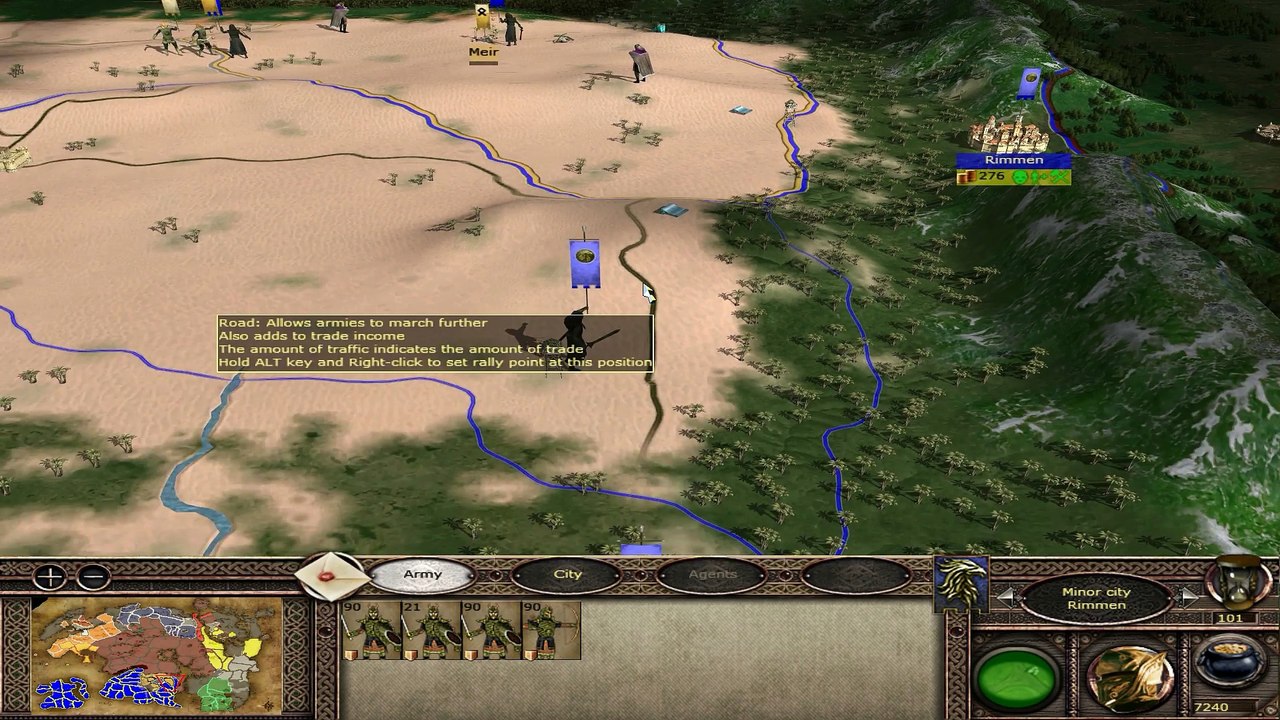Viewport: 1280px width, 720px height.
Task: Select the archer unit card
Action: (551, 631)
